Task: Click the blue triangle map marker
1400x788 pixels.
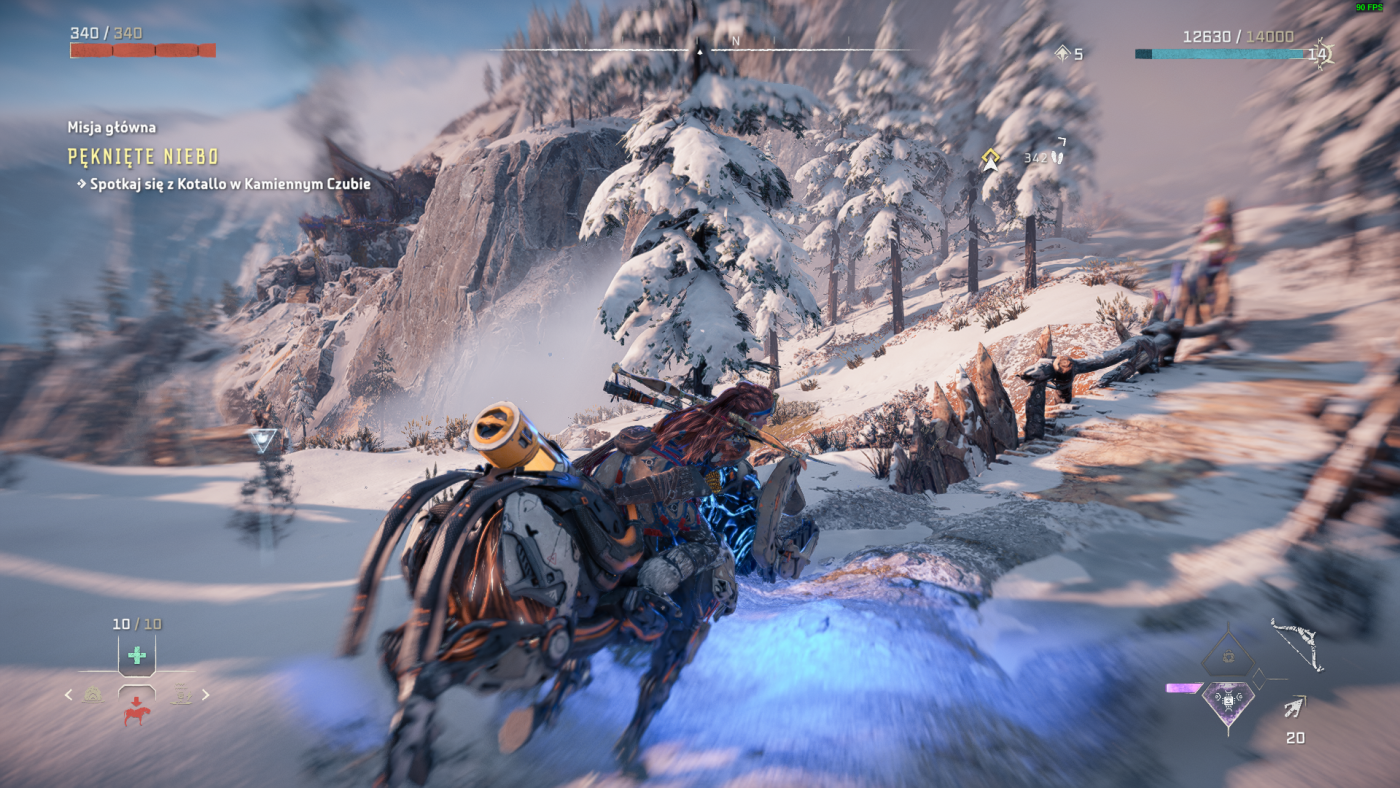Action: pos(263,439)
